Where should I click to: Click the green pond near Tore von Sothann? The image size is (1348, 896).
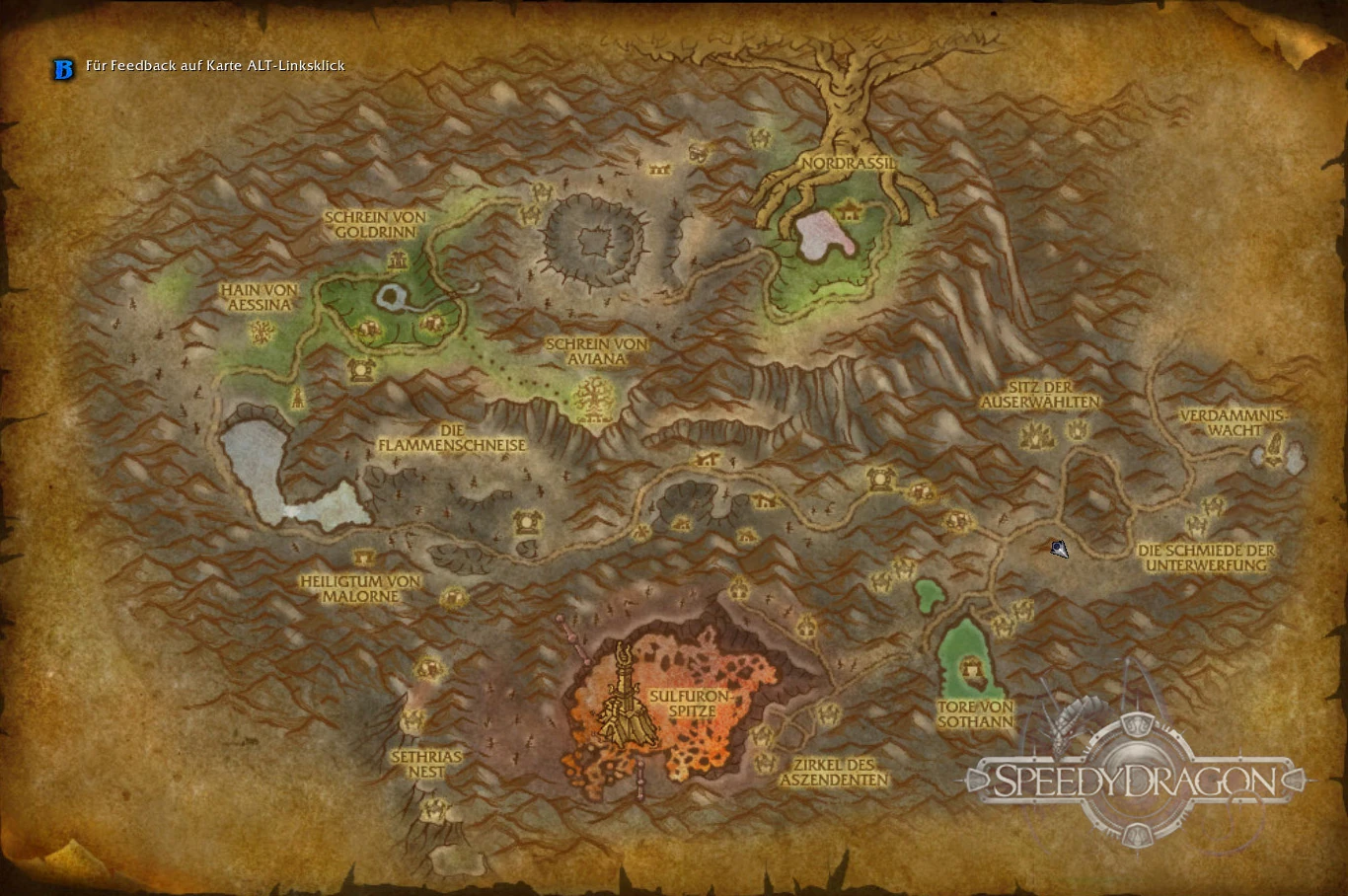tap(929, 596)
